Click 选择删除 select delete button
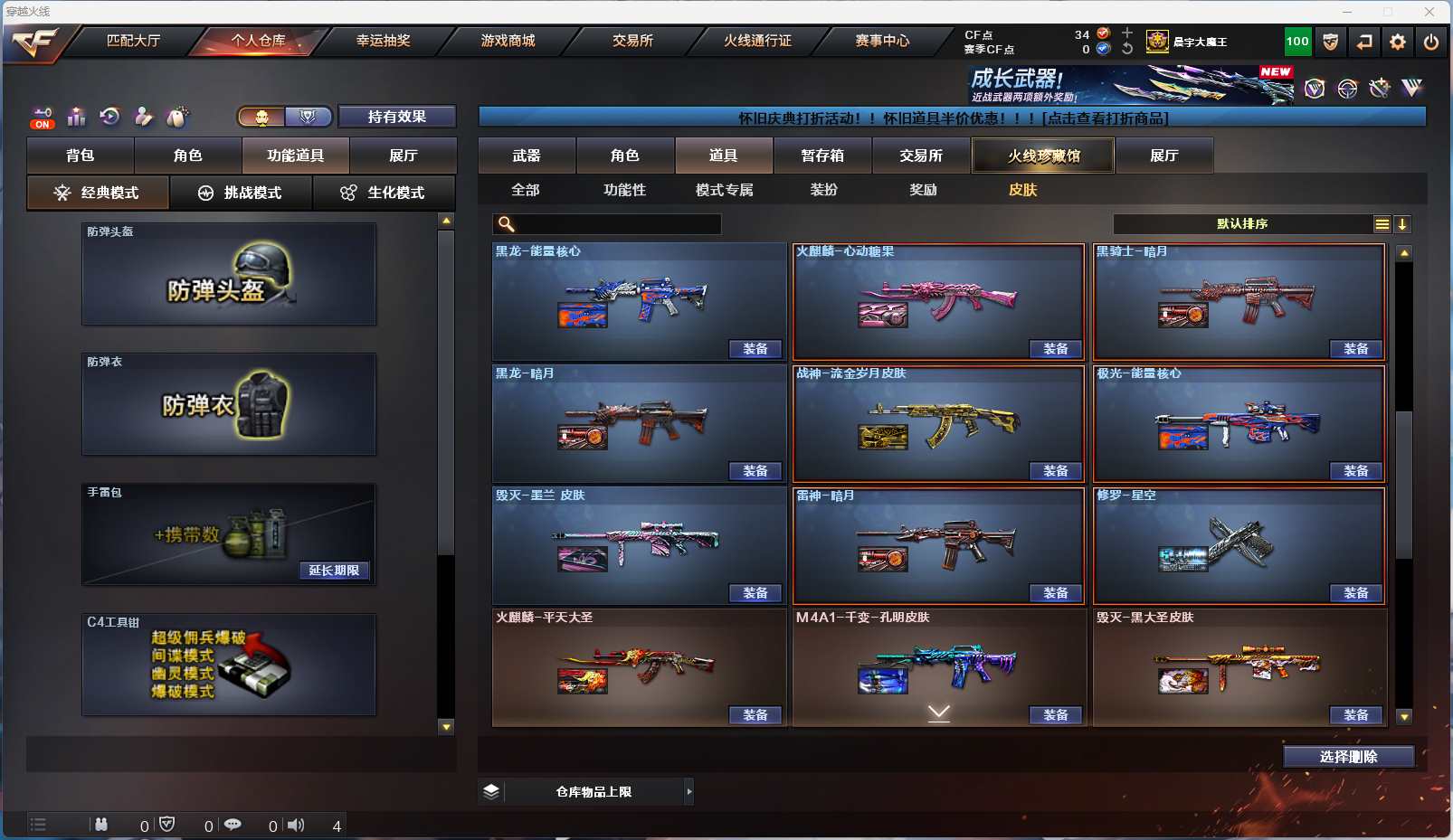This screenshot has width=1453, height=840. click(x=1348, y=757)
